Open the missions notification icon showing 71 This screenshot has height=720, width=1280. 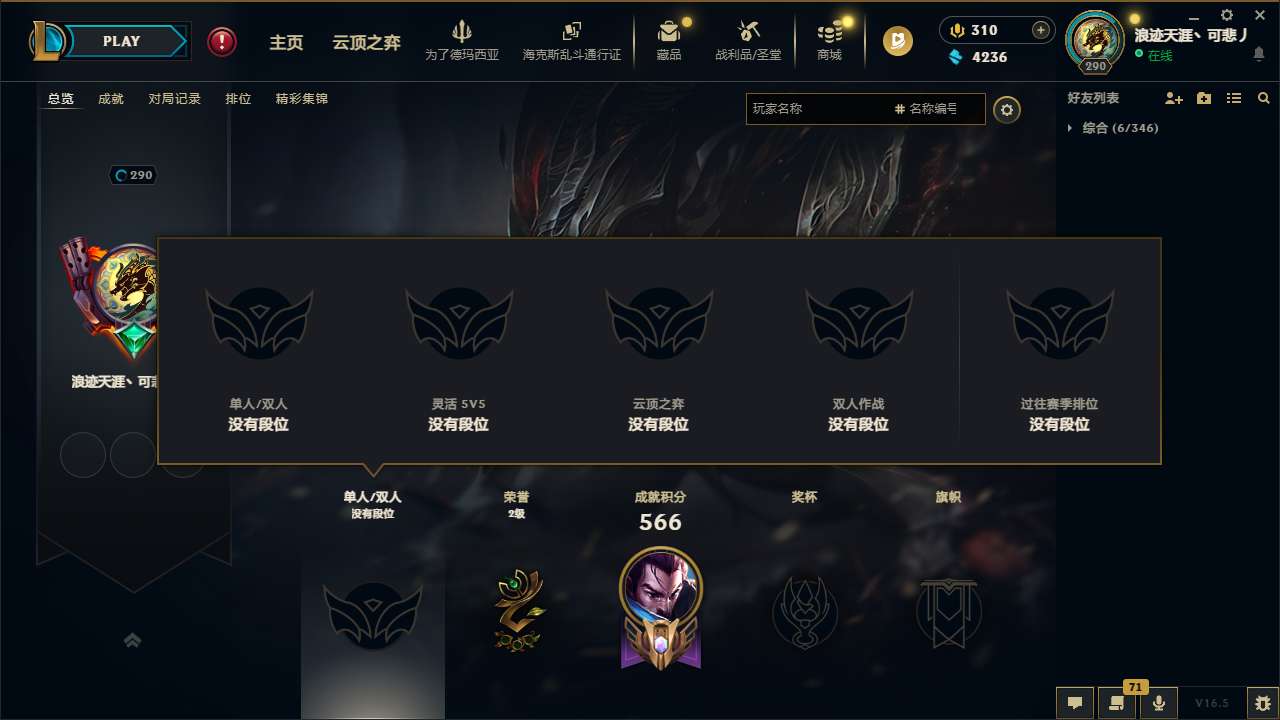[x=1117, y=703]
